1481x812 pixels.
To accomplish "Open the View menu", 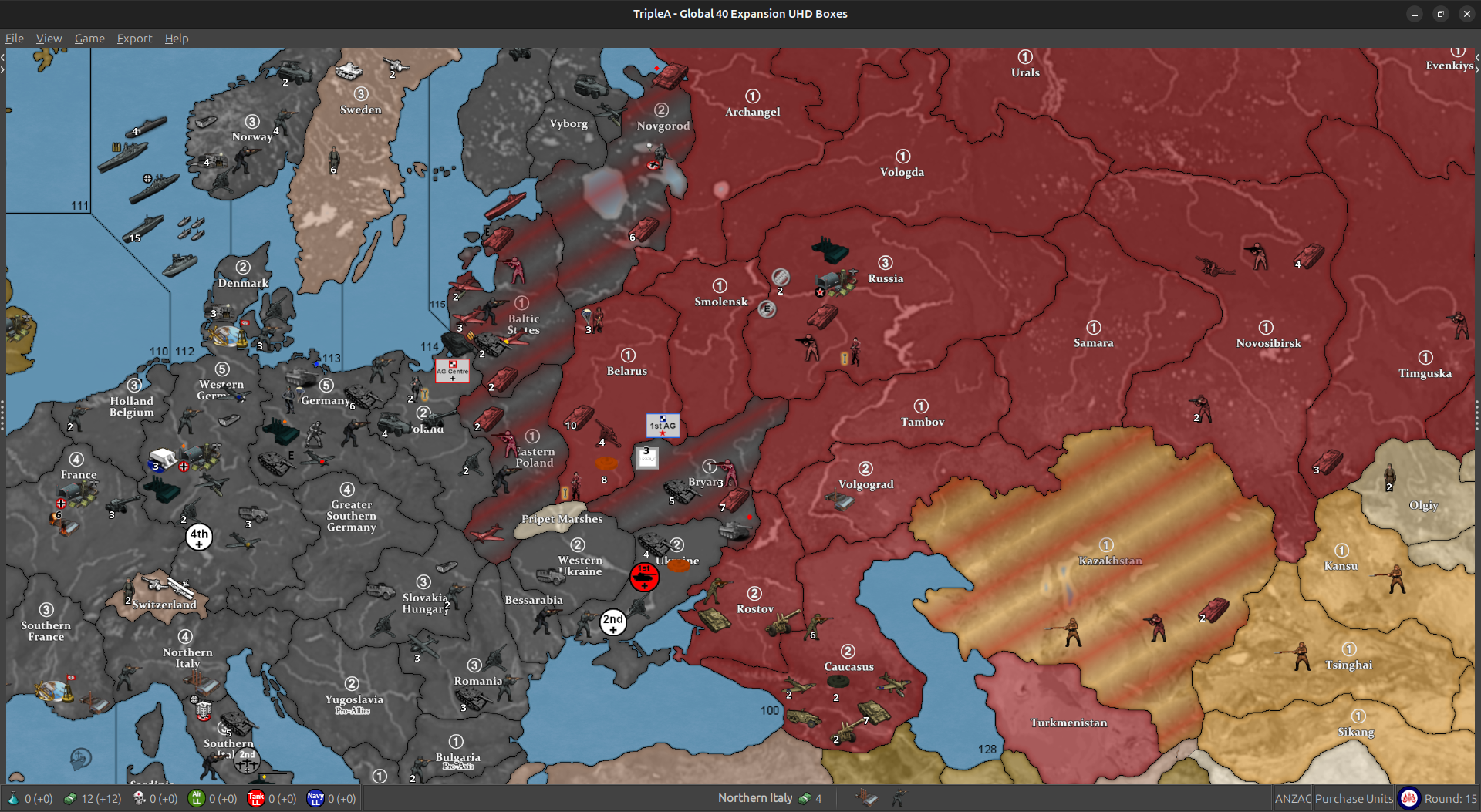I will point(49,39).
